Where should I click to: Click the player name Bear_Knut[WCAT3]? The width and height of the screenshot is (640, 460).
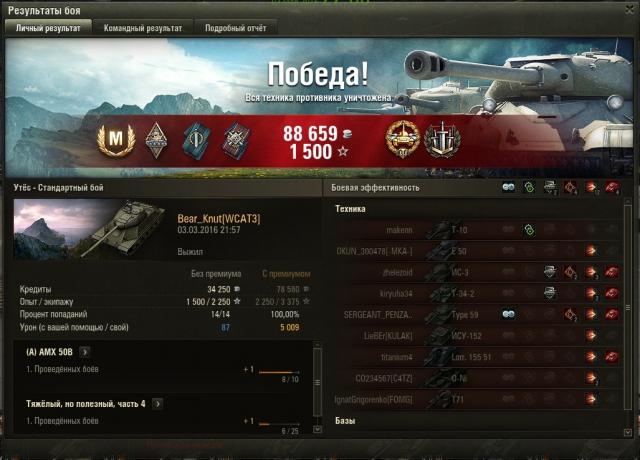tap(217, 218)
